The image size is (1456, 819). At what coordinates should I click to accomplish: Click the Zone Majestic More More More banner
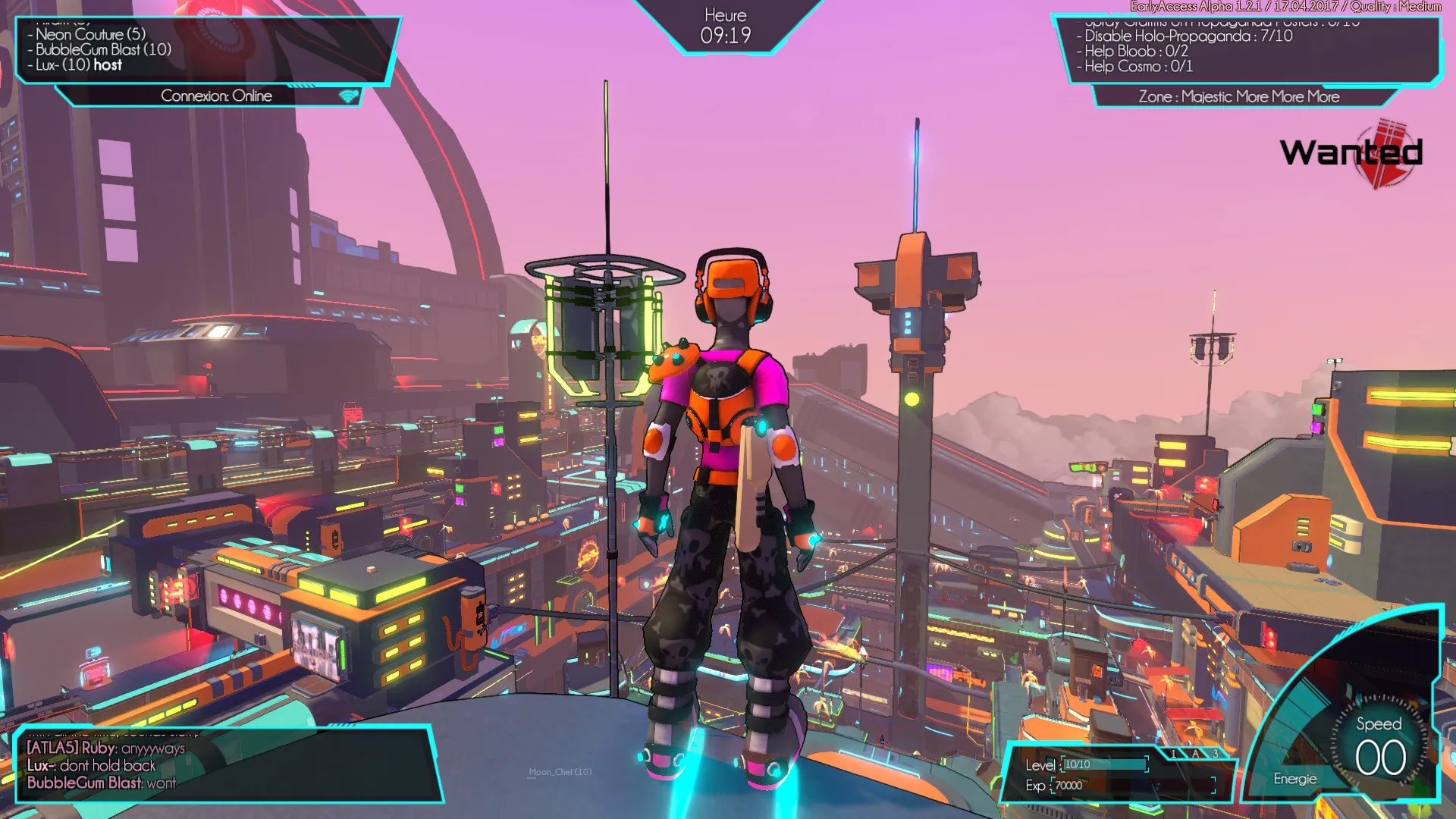click(x=1238, y=96)
